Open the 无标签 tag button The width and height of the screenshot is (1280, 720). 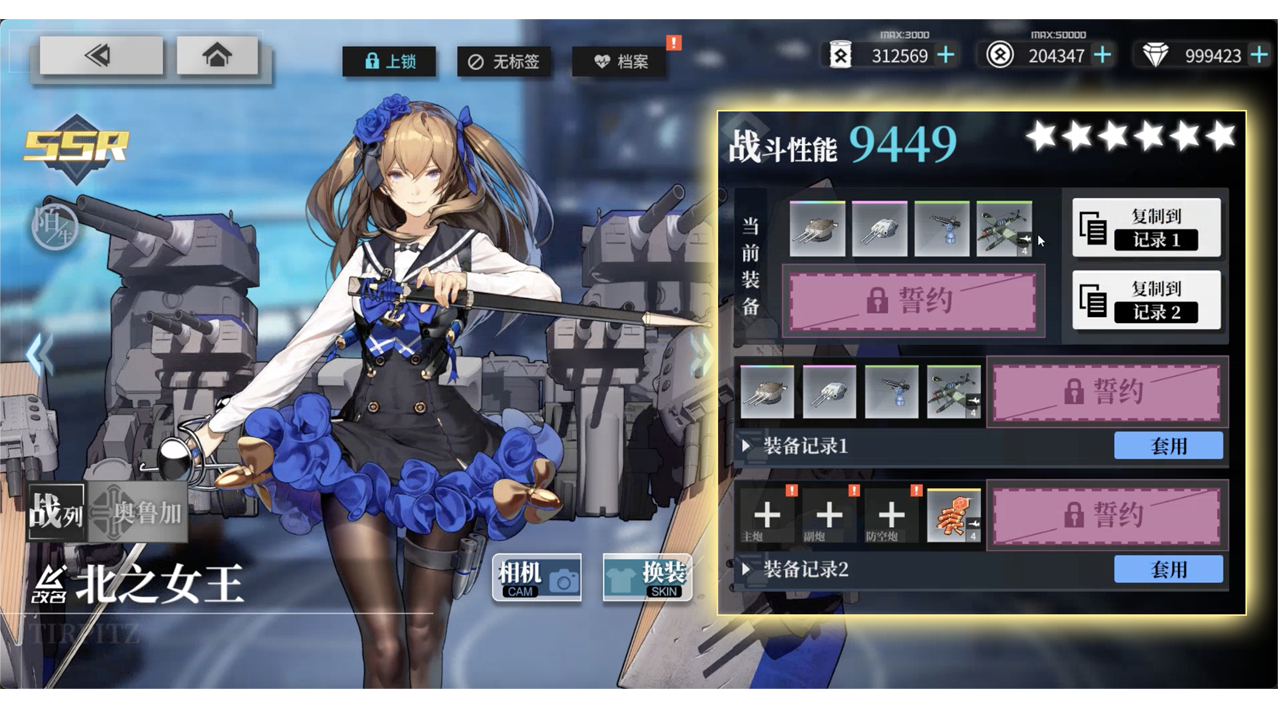point(503,62)
